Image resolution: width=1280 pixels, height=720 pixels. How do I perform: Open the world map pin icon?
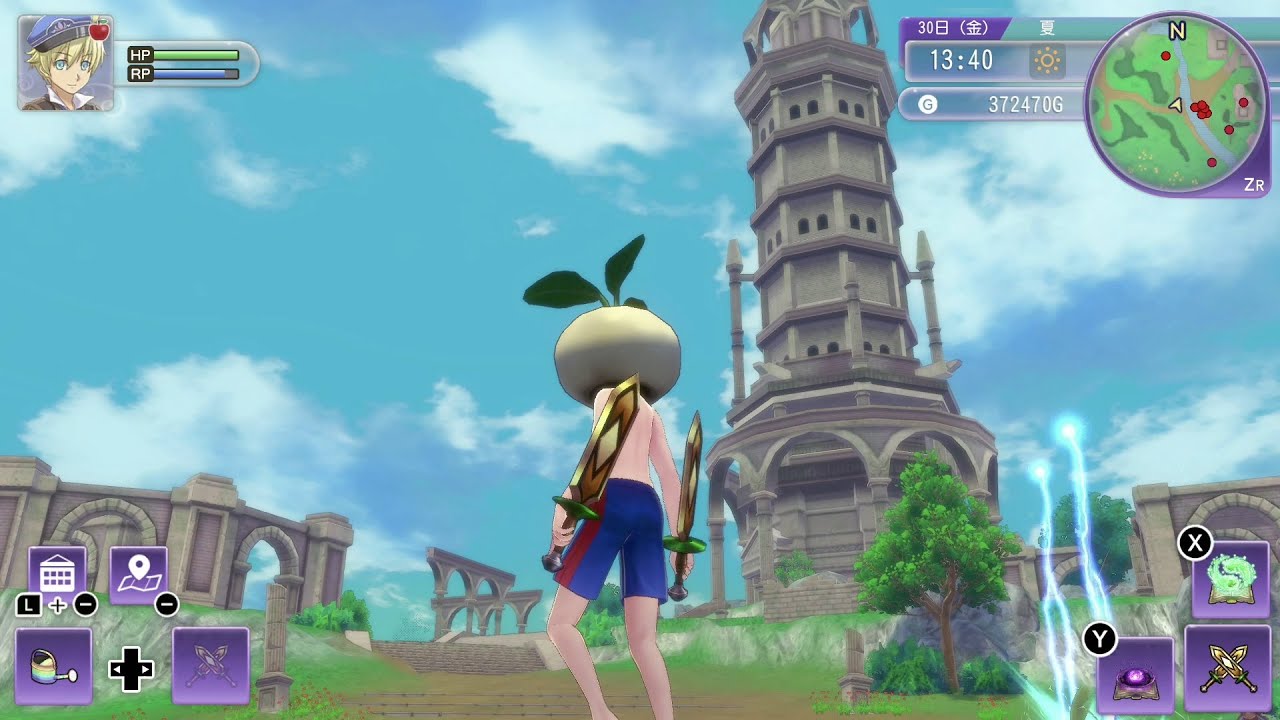tap(138, 575)
